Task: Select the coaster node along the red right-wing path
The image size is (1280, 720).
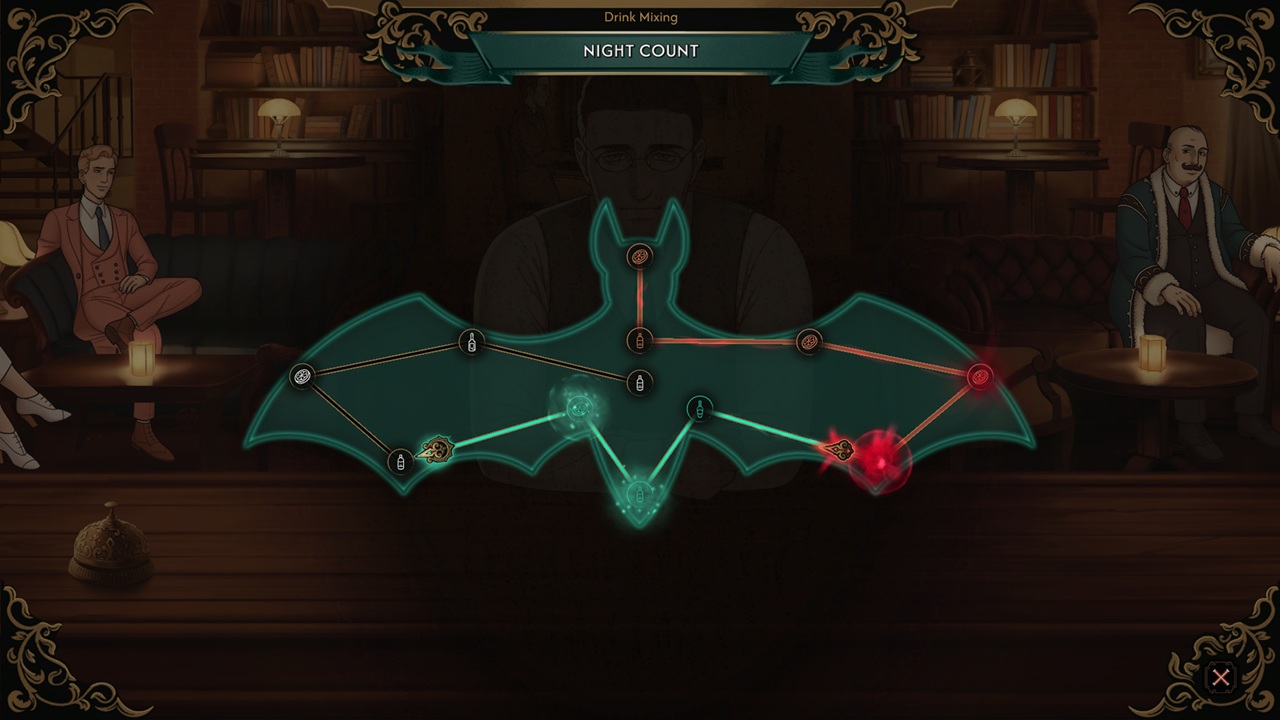Action: point(808,342)
